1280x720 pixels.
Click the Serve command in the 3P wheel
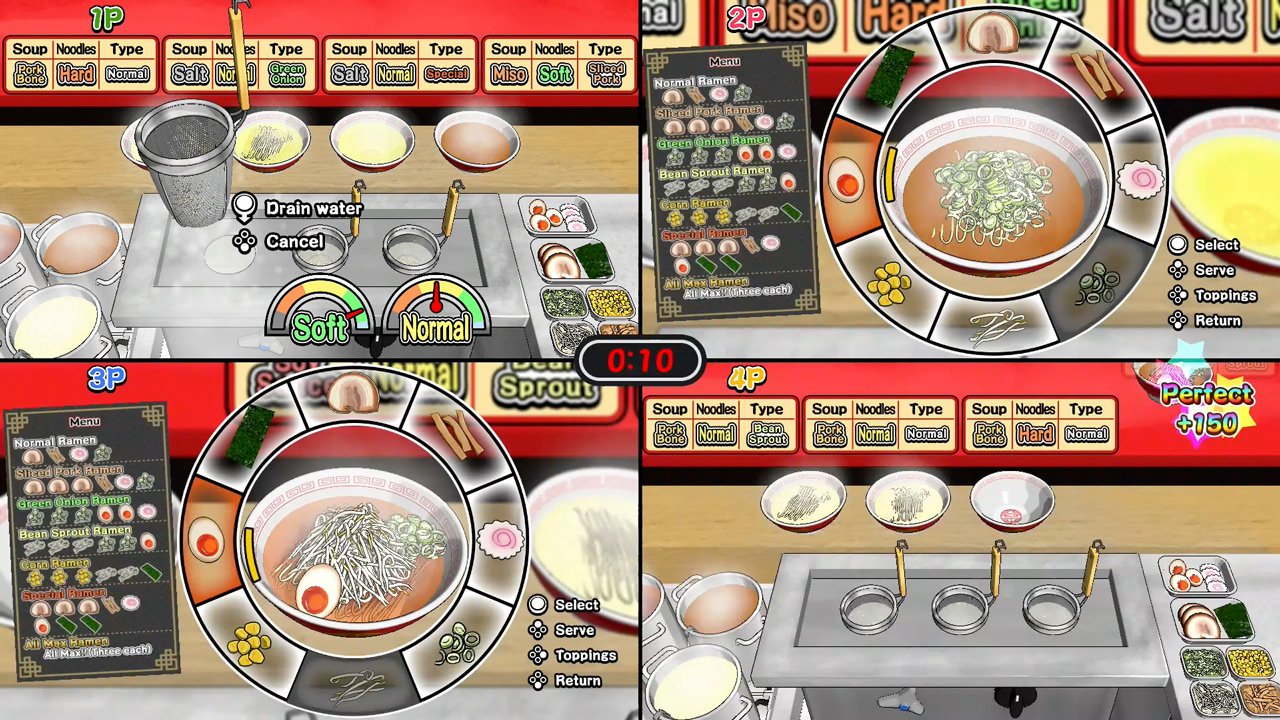coord(573,630)
